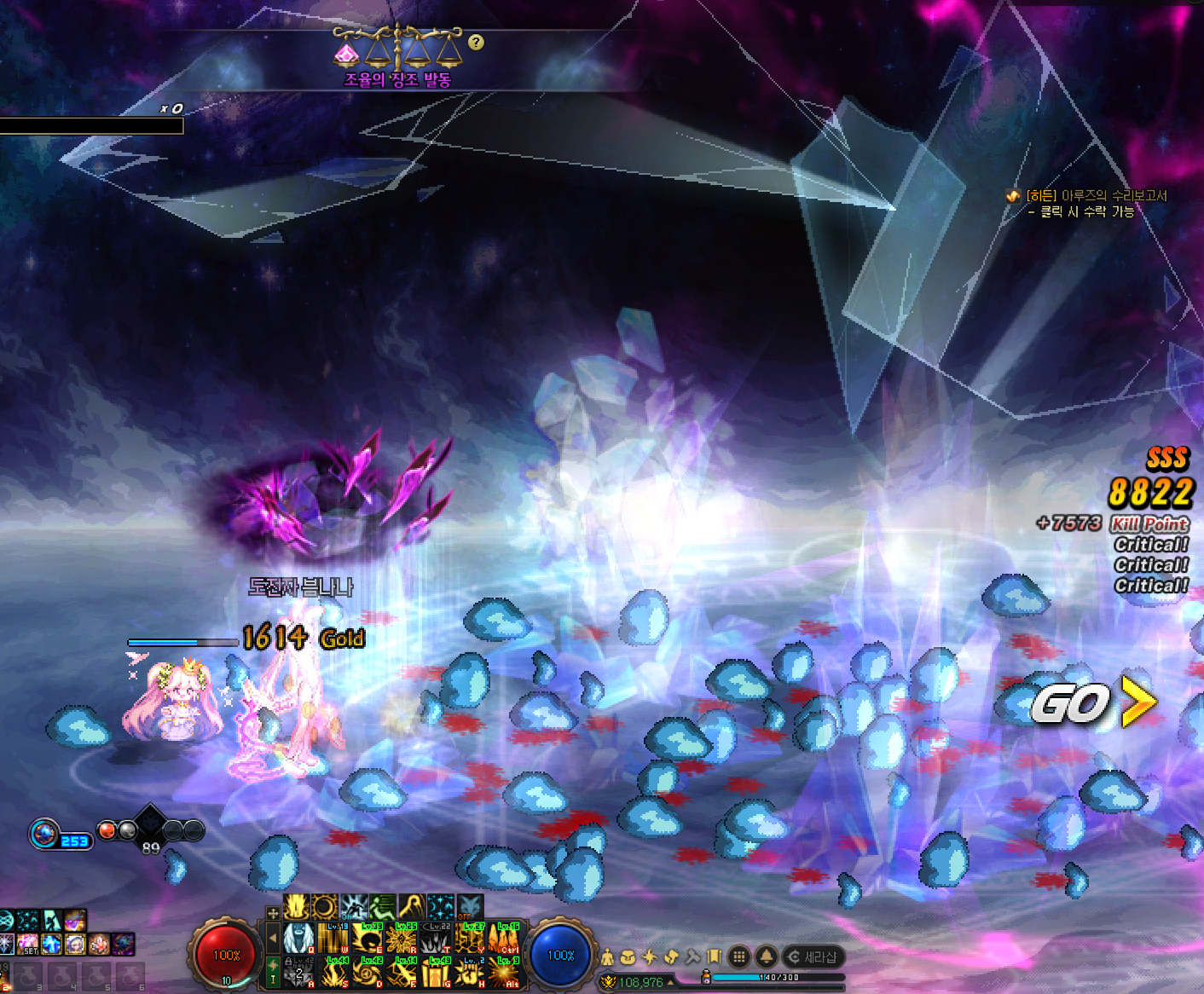Activate the Lv.49 golden gate skill on G

pyautogui.click(x=436, y=972)
